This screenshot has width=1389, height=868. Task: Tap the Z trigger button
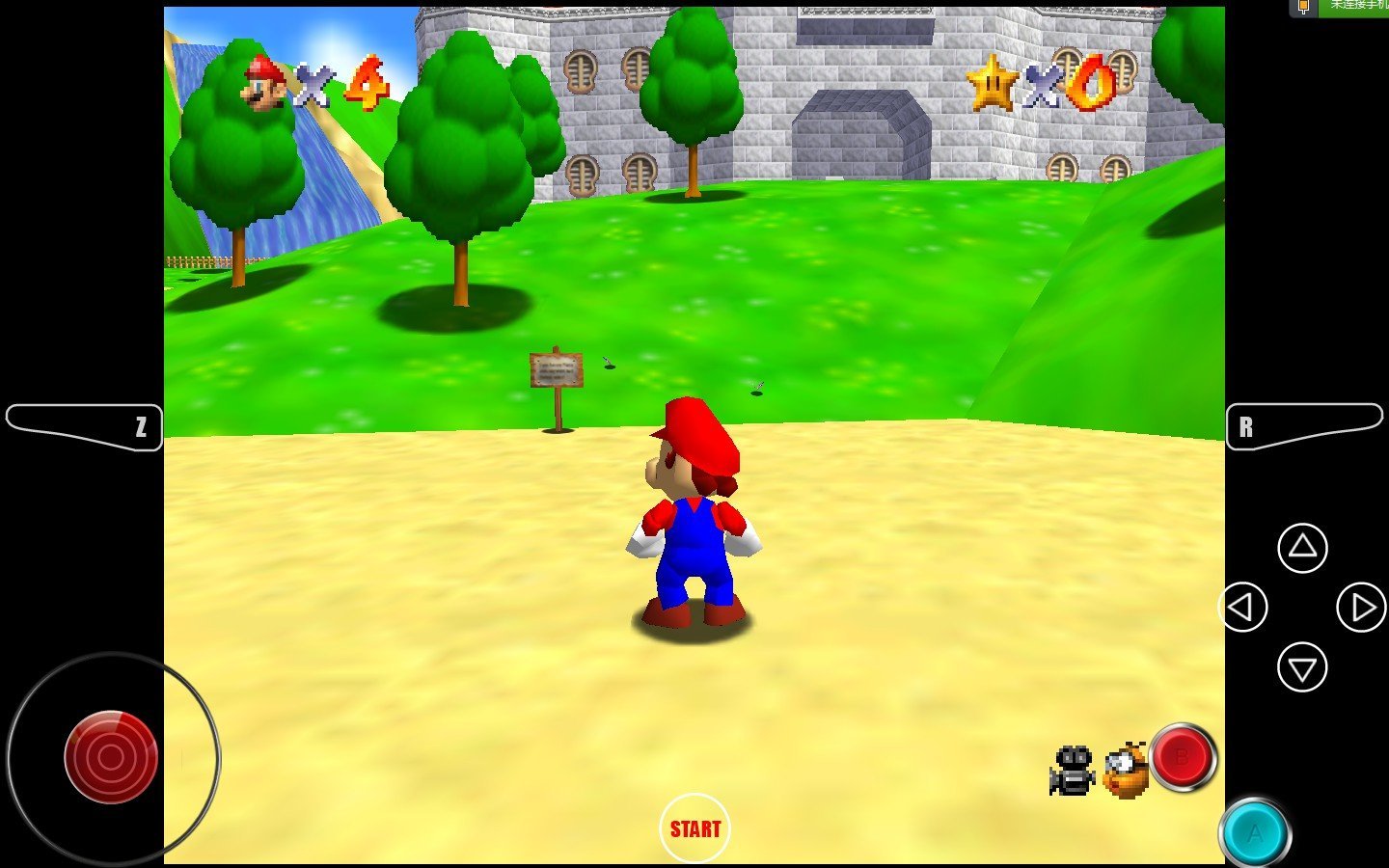click(x=87, y=426)
